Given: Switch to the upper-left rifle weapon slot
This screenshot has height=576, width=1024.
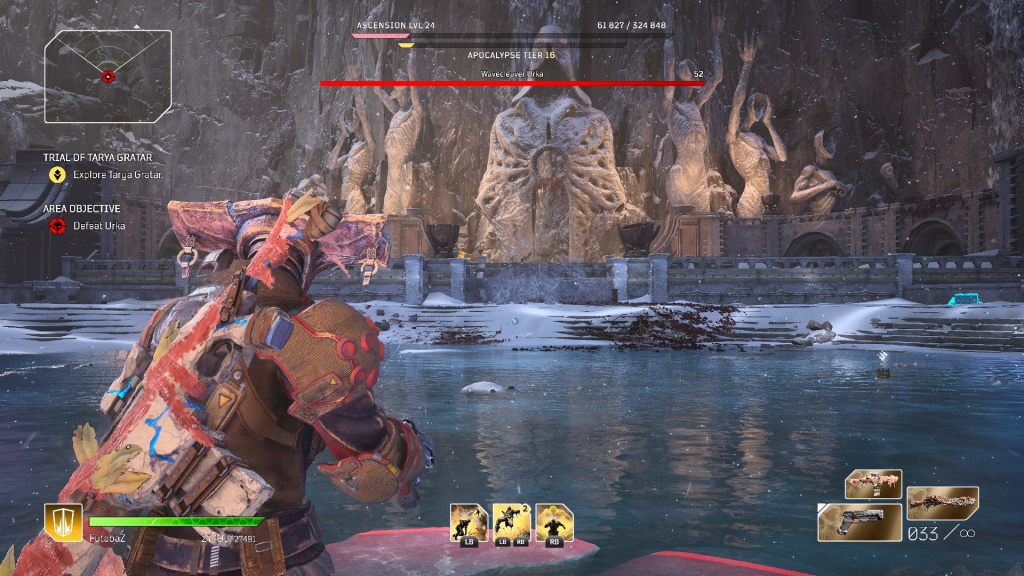Looking at the screenshot, I should coord(873,484).
